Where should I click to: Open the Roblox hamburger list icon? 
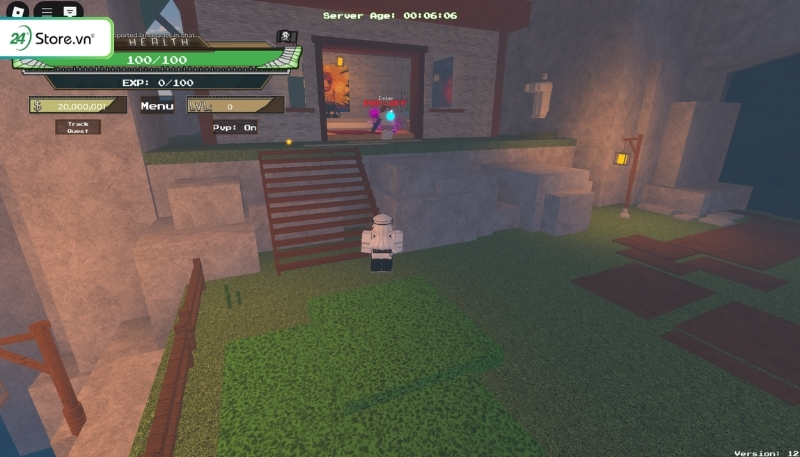(x=45, y=11)
